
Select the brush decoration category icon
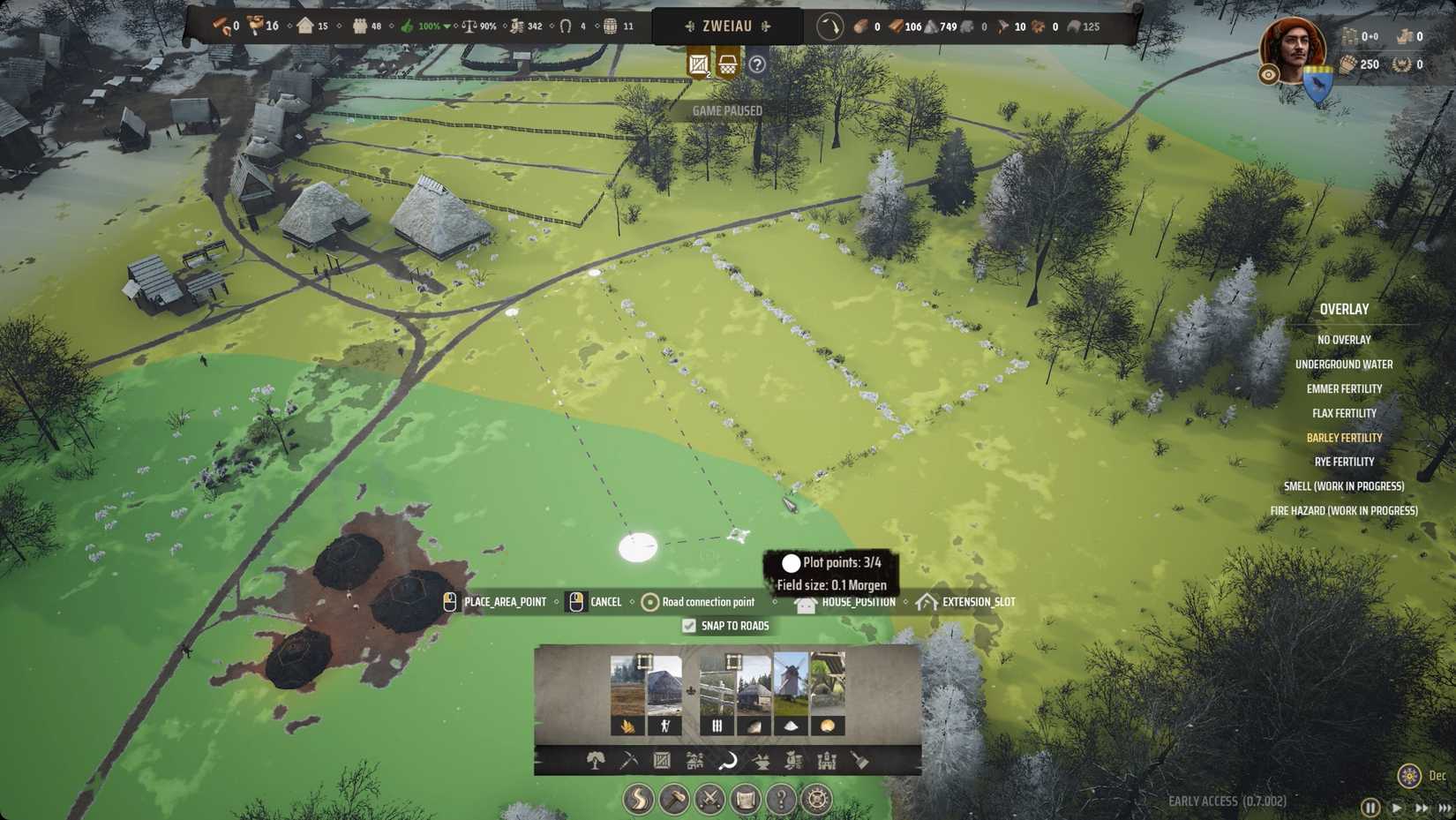click(x=860, y=761)
